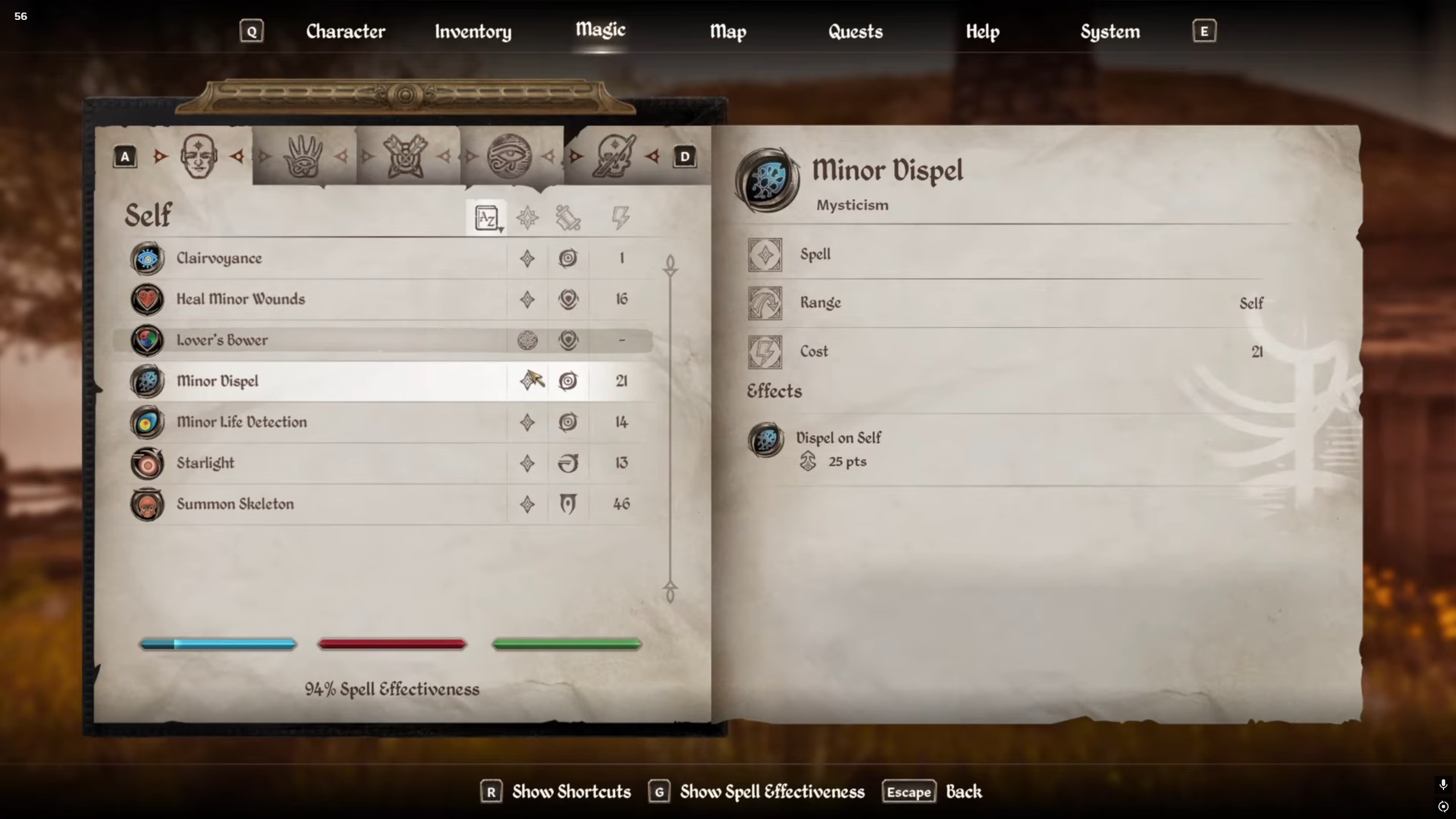Viewport: 1456px width, 819px height.
Task: Open the Help tab
Action: pos(982,31)
